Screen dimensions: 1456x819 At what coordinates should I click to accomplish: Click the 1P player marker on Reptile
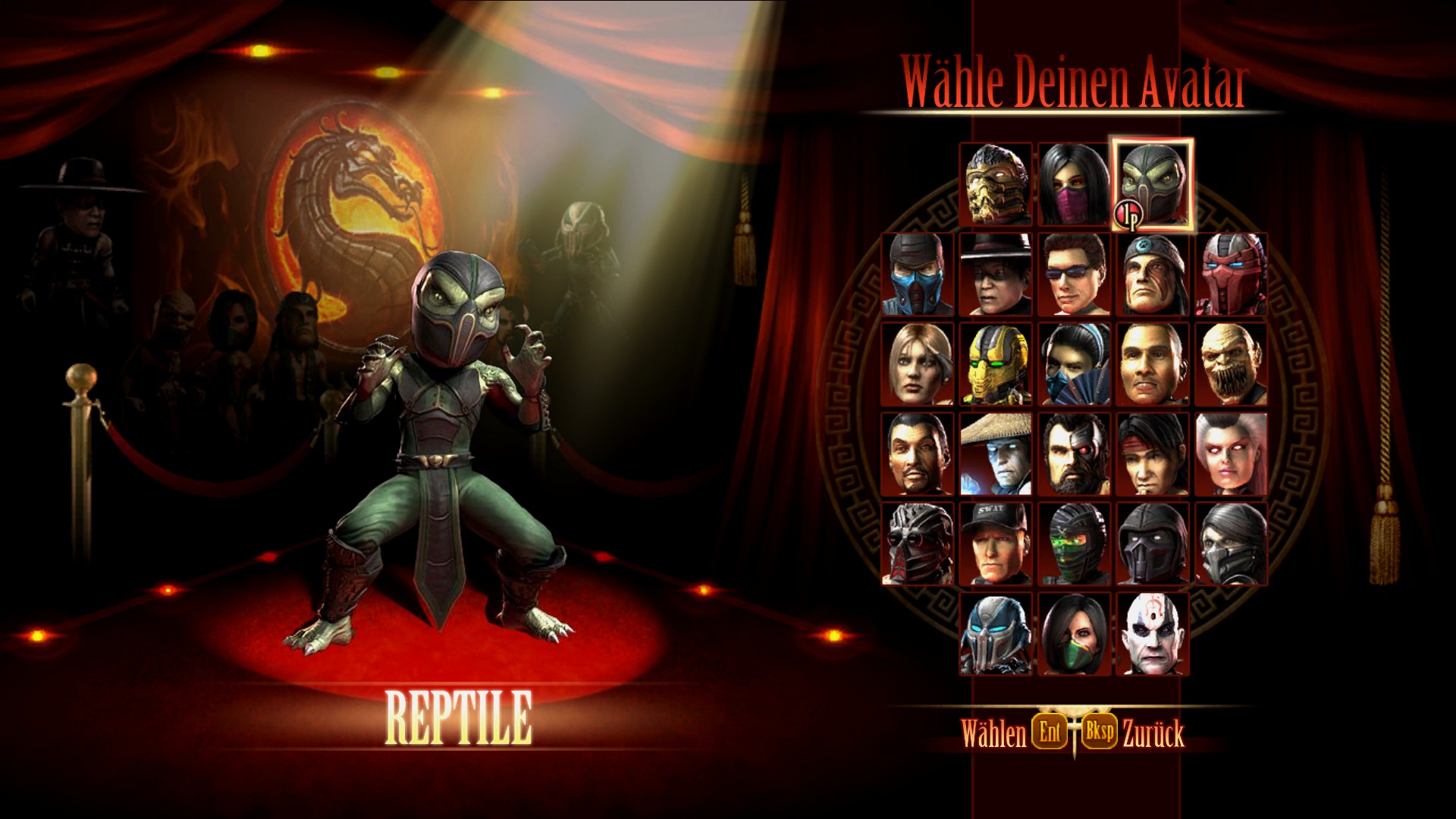tap(1127, 212)
